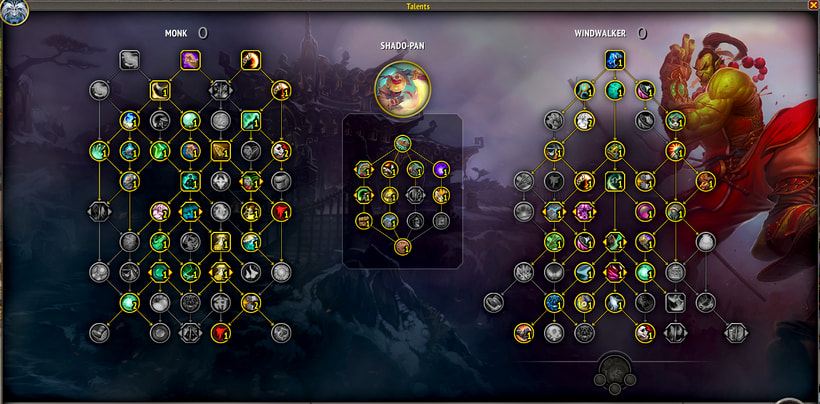Select the purple talent topping the Monk tree

coord(190,60)
